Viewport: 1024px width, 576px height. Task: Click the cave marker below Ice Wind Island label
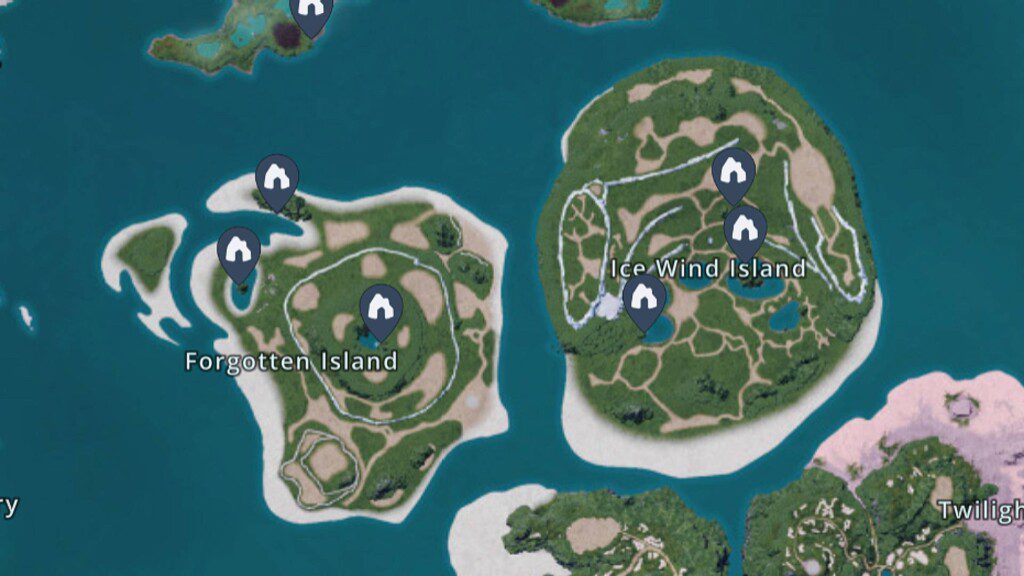coord(644,300)
